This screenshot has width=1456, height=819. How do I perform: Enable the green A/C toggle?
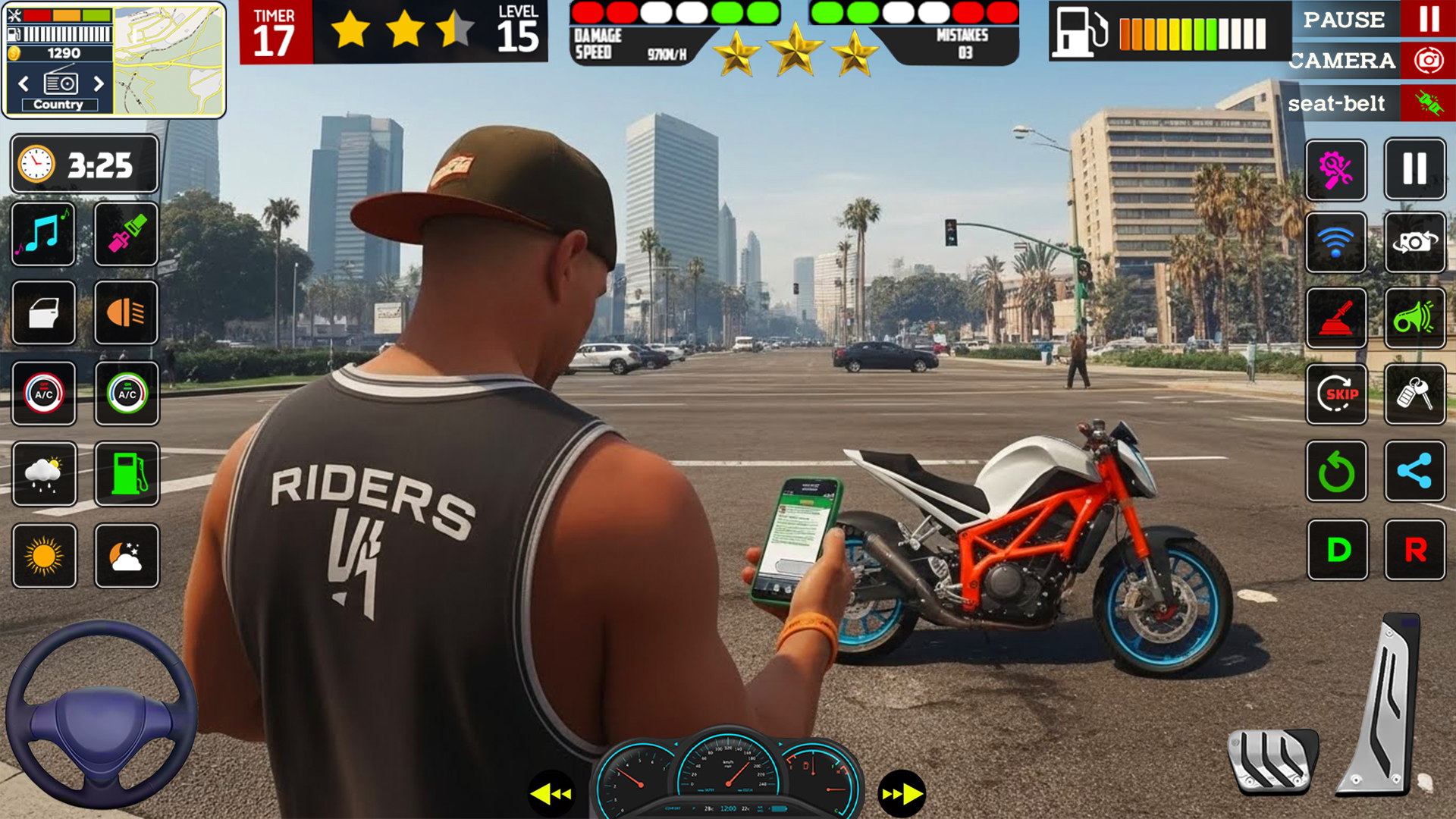coord(126,394)
